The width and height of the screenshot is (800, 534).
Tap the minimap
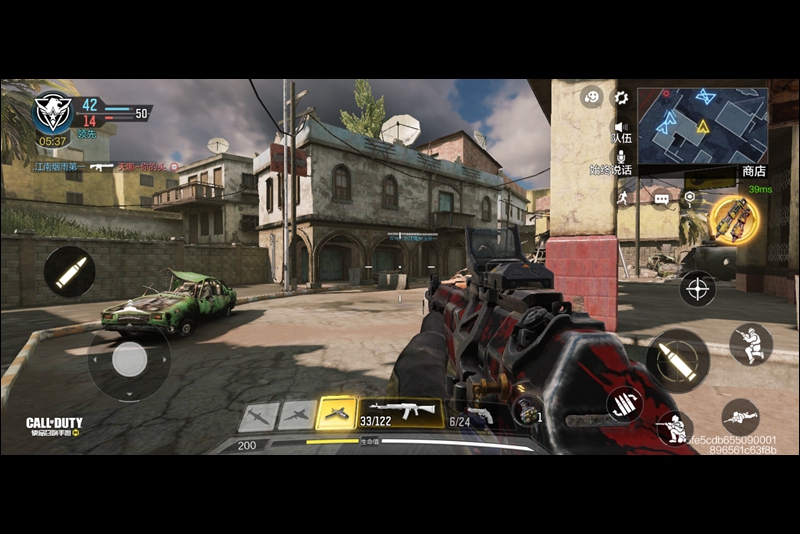click(703, 126)
